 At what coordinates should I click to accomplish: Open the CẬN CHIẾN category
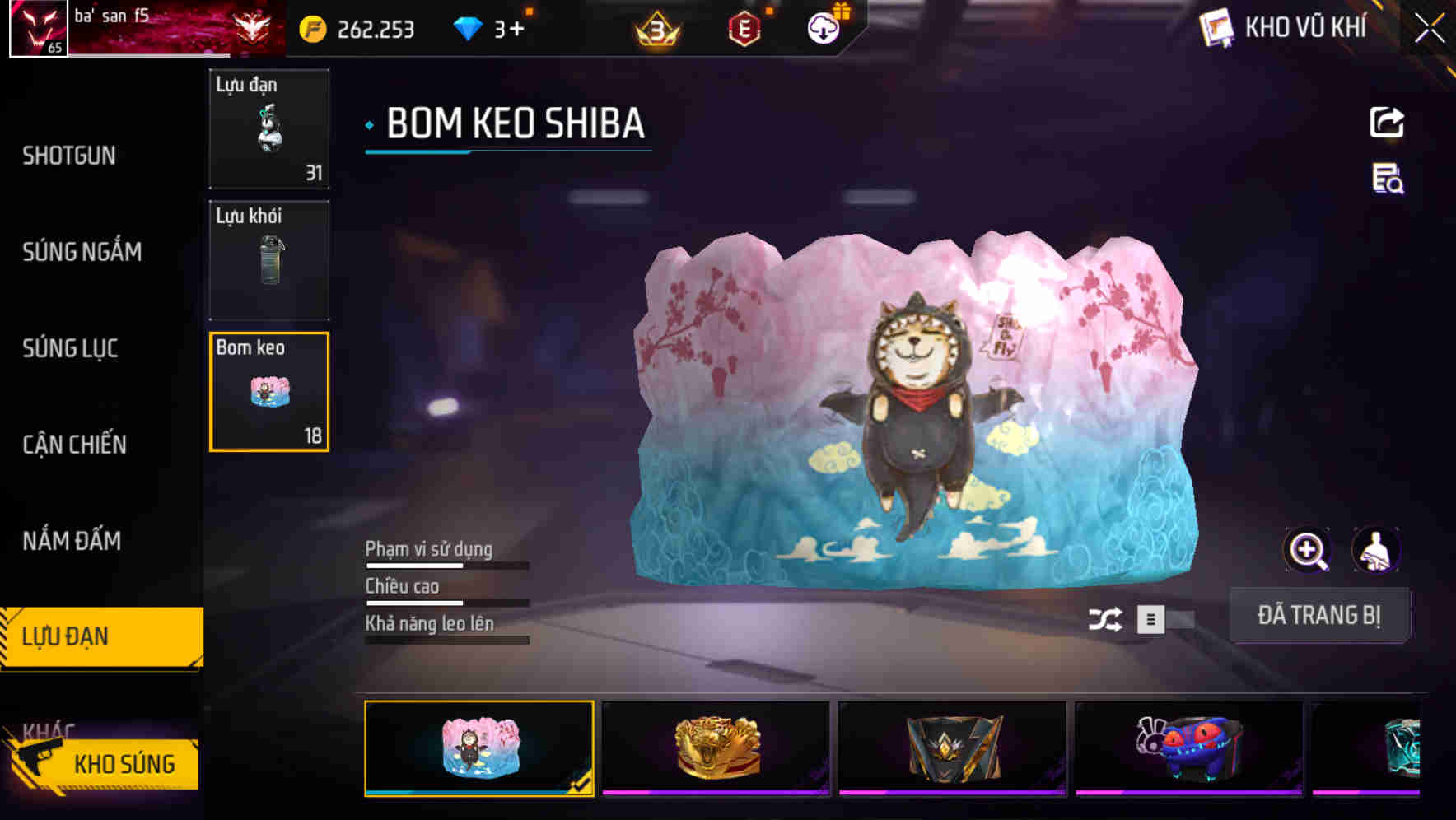pos(74,444)
